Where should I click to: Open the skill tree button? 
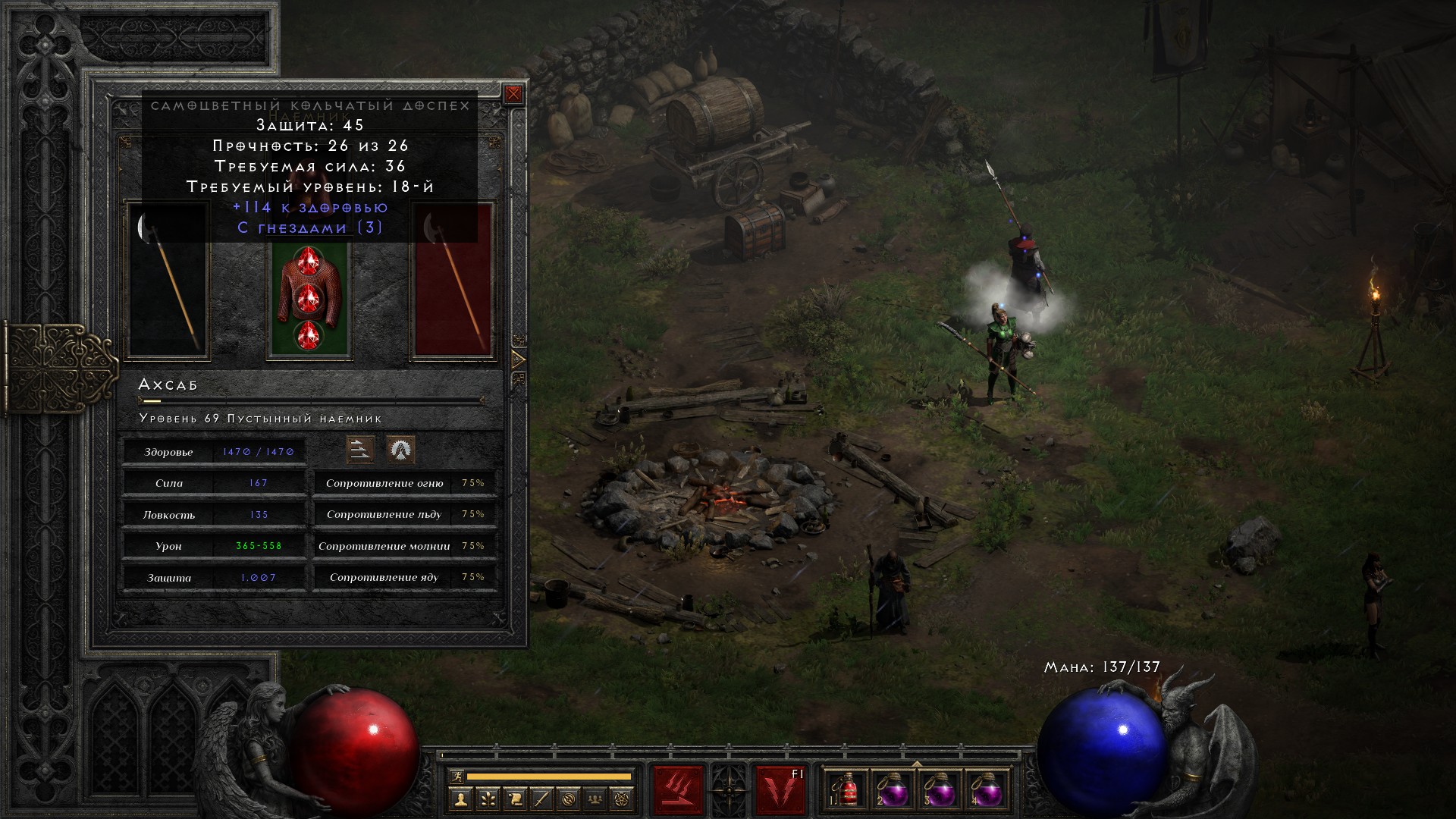(x=488, y=799)
